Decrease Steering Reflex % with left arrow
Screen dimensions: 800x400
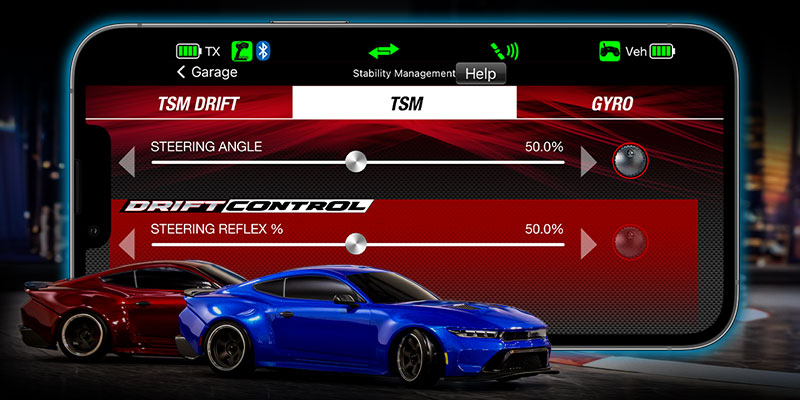(127, 243)
